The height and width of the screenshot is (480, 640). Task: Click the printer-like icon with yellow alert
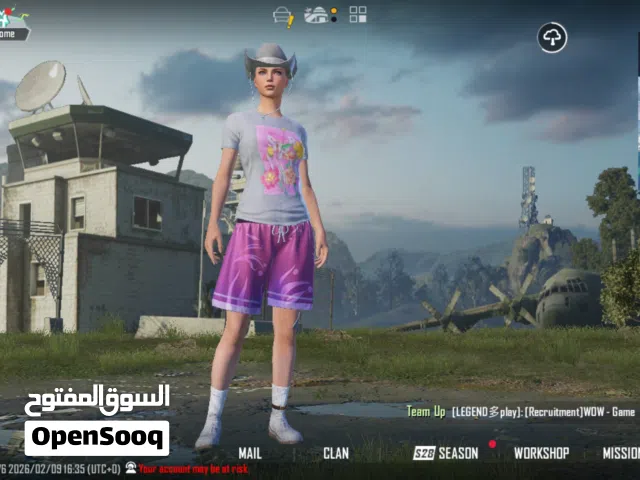pos(284,15)
